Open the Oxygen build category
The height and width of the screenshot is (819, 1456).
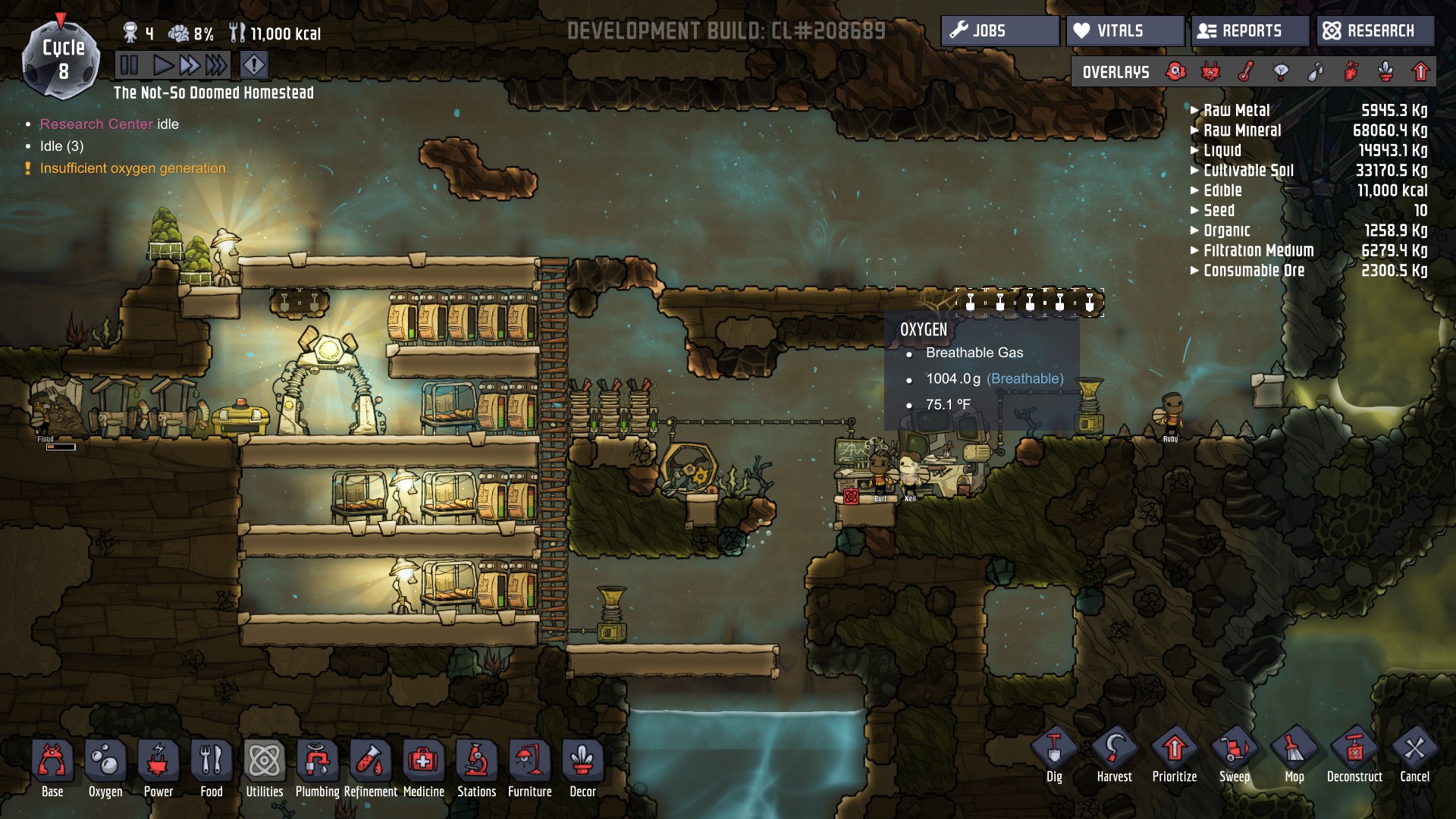point(105,770)
